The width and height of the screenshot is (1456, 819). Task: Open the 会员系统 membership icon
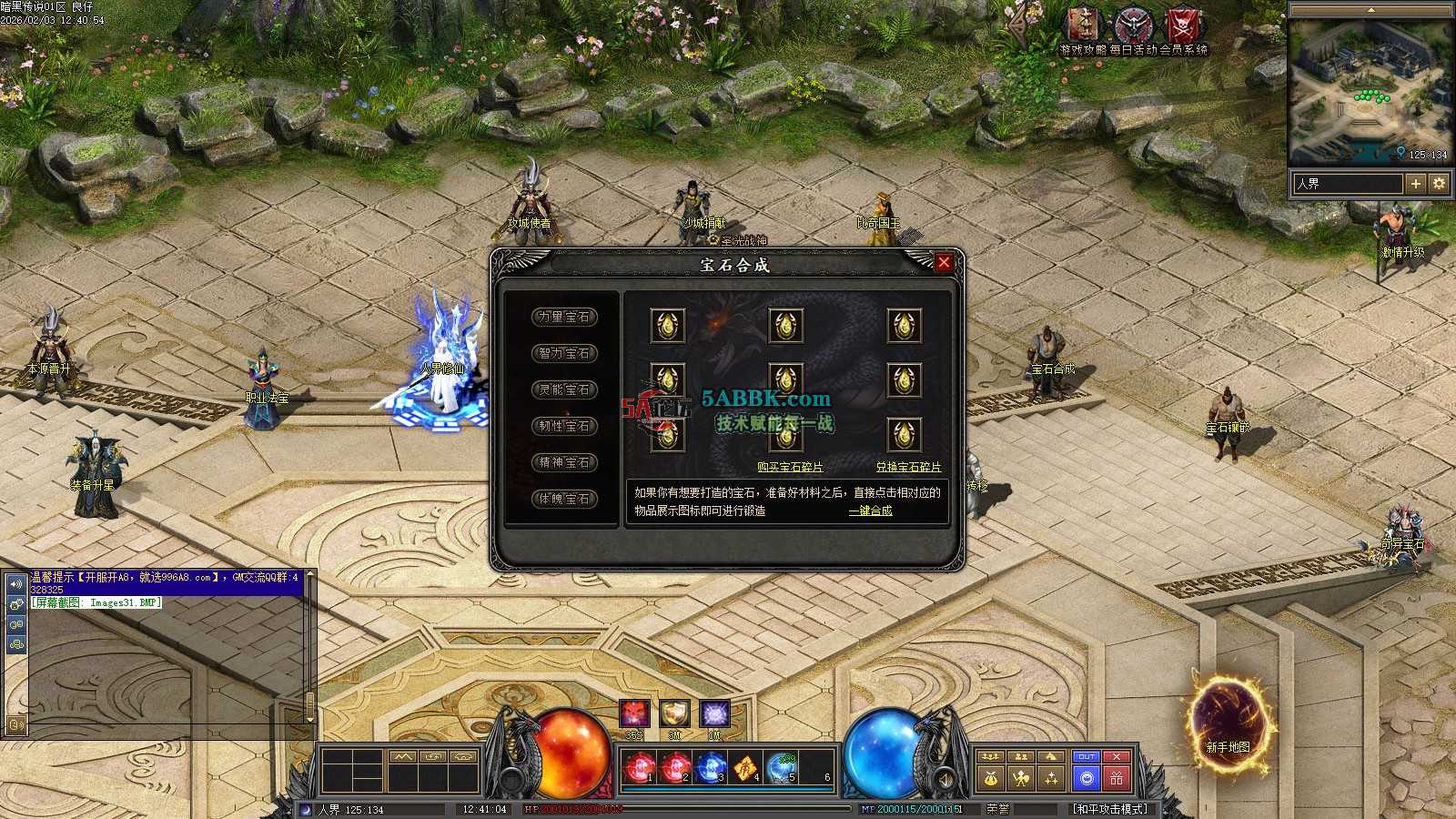(x=1184, y=27)
